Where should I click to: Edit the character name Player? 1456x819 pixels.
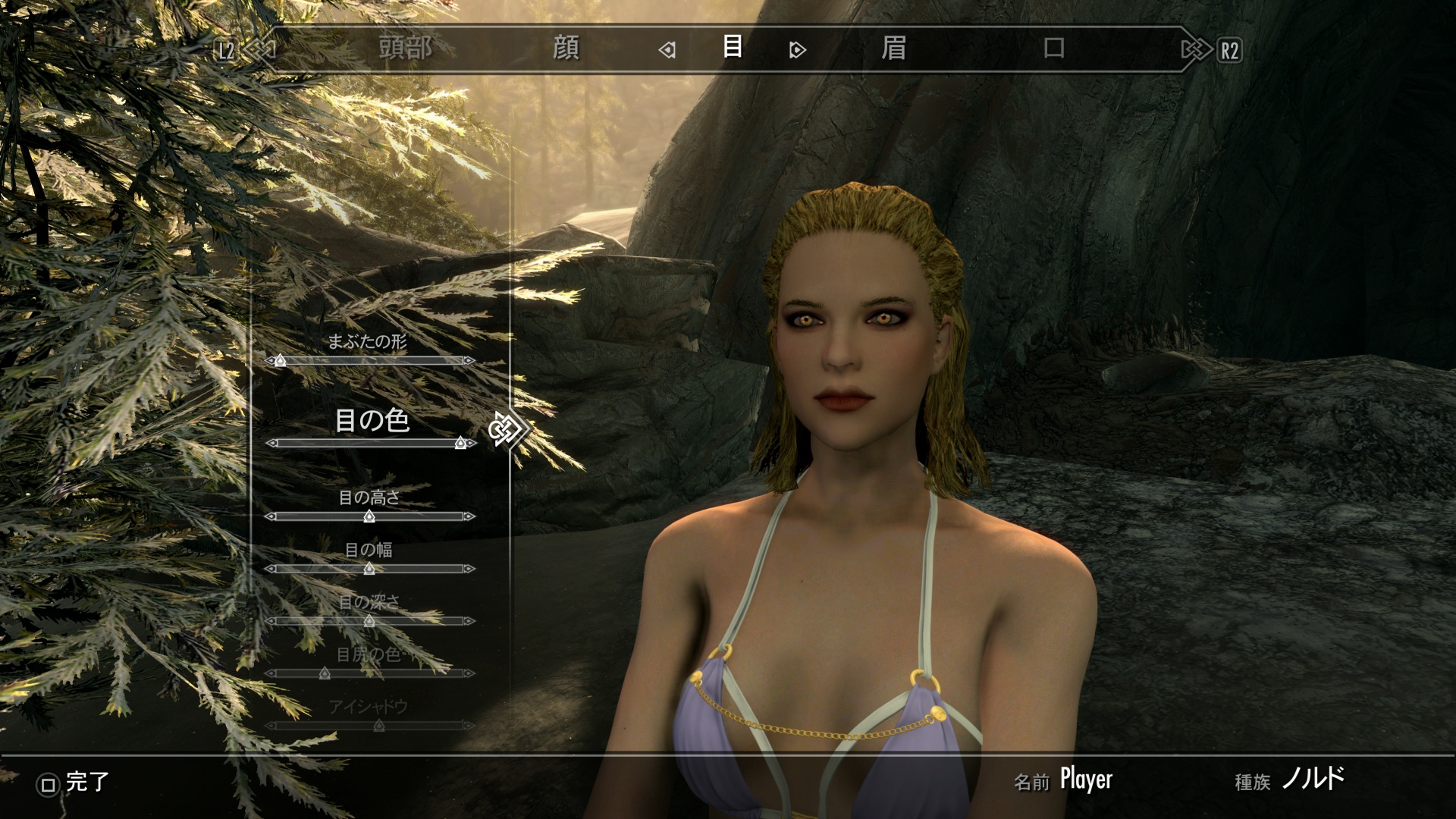[x=1085, y=780]
